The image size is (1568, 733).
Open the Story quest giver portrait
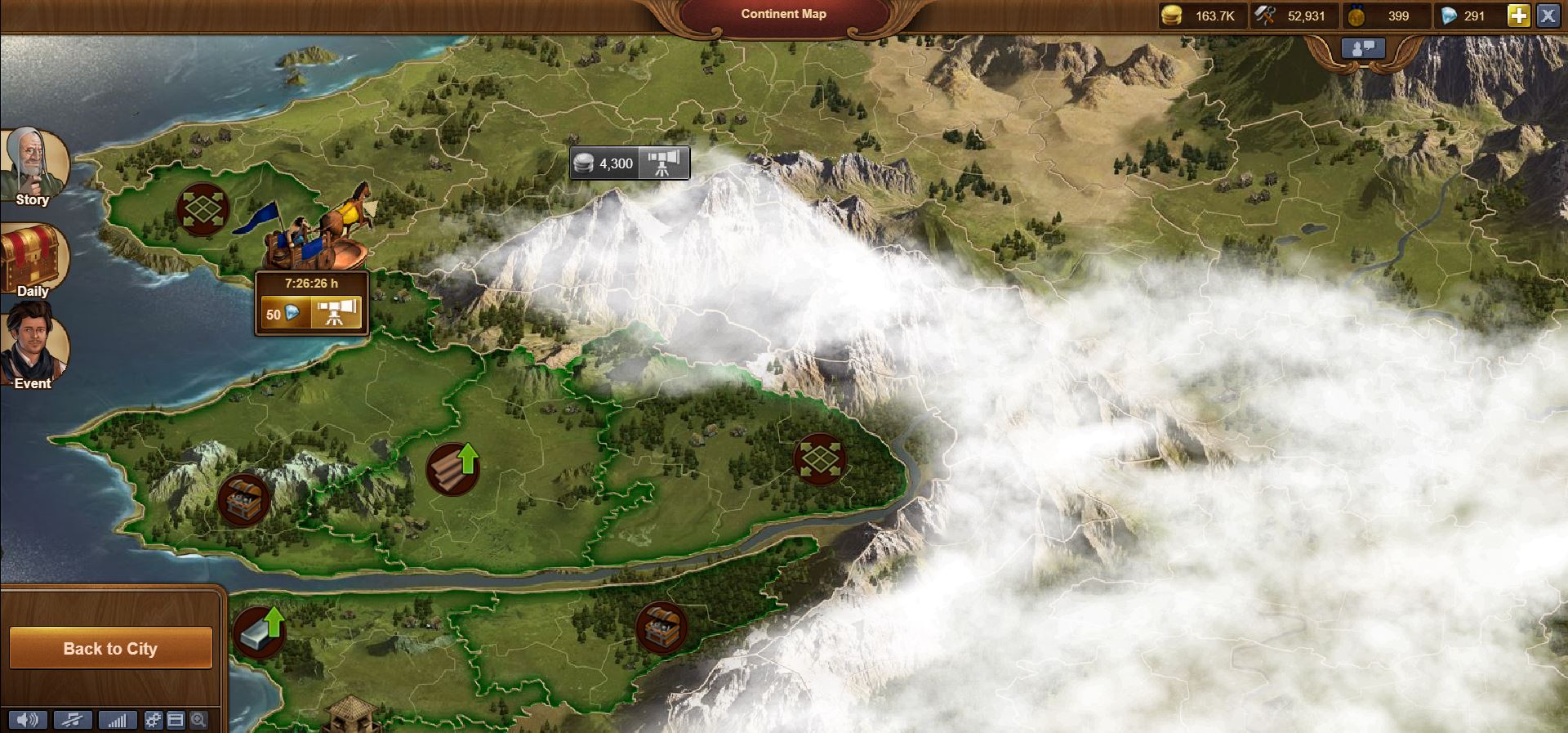pos(34,163)
